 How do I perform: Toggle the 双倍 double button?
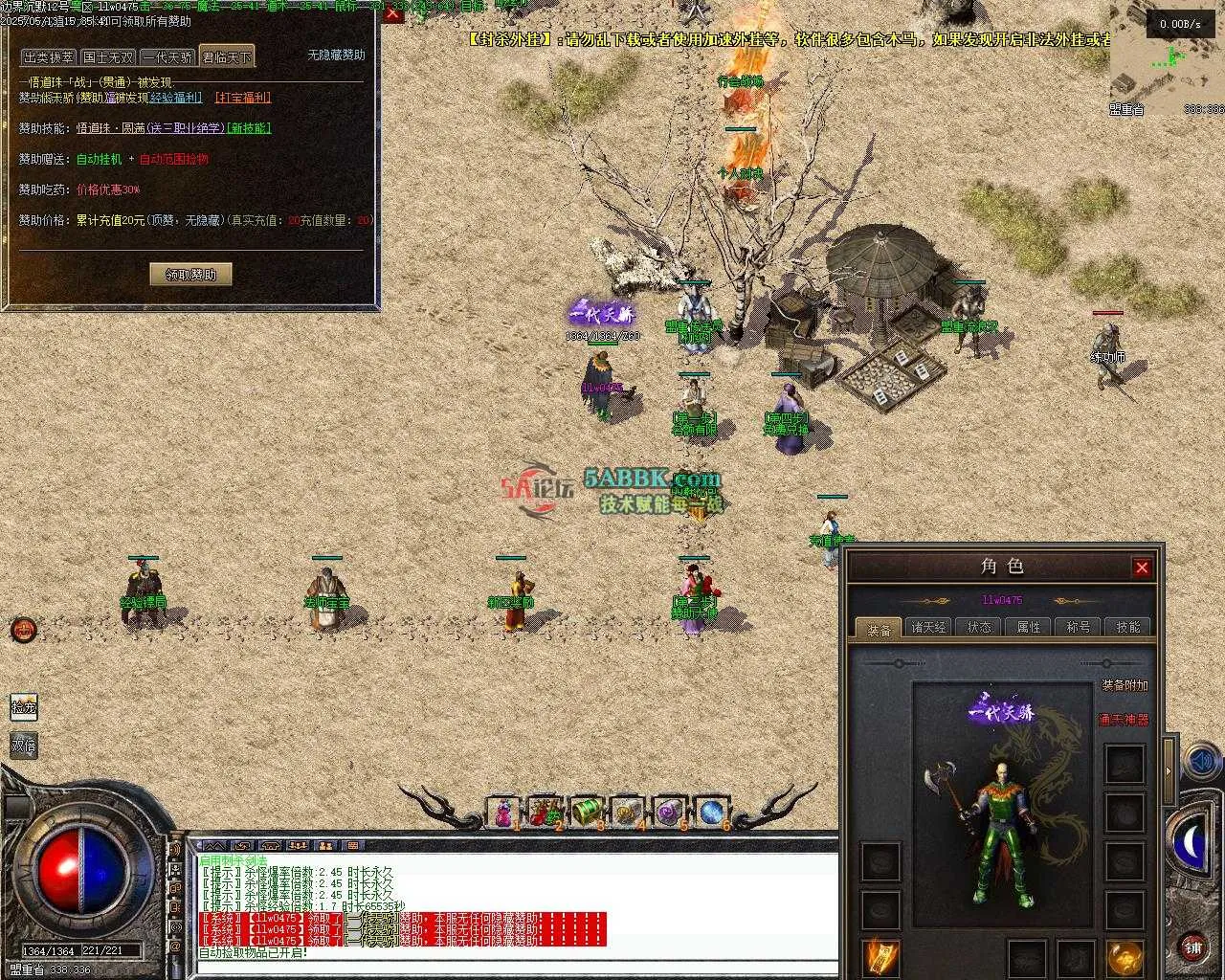(x=24, y=746)
